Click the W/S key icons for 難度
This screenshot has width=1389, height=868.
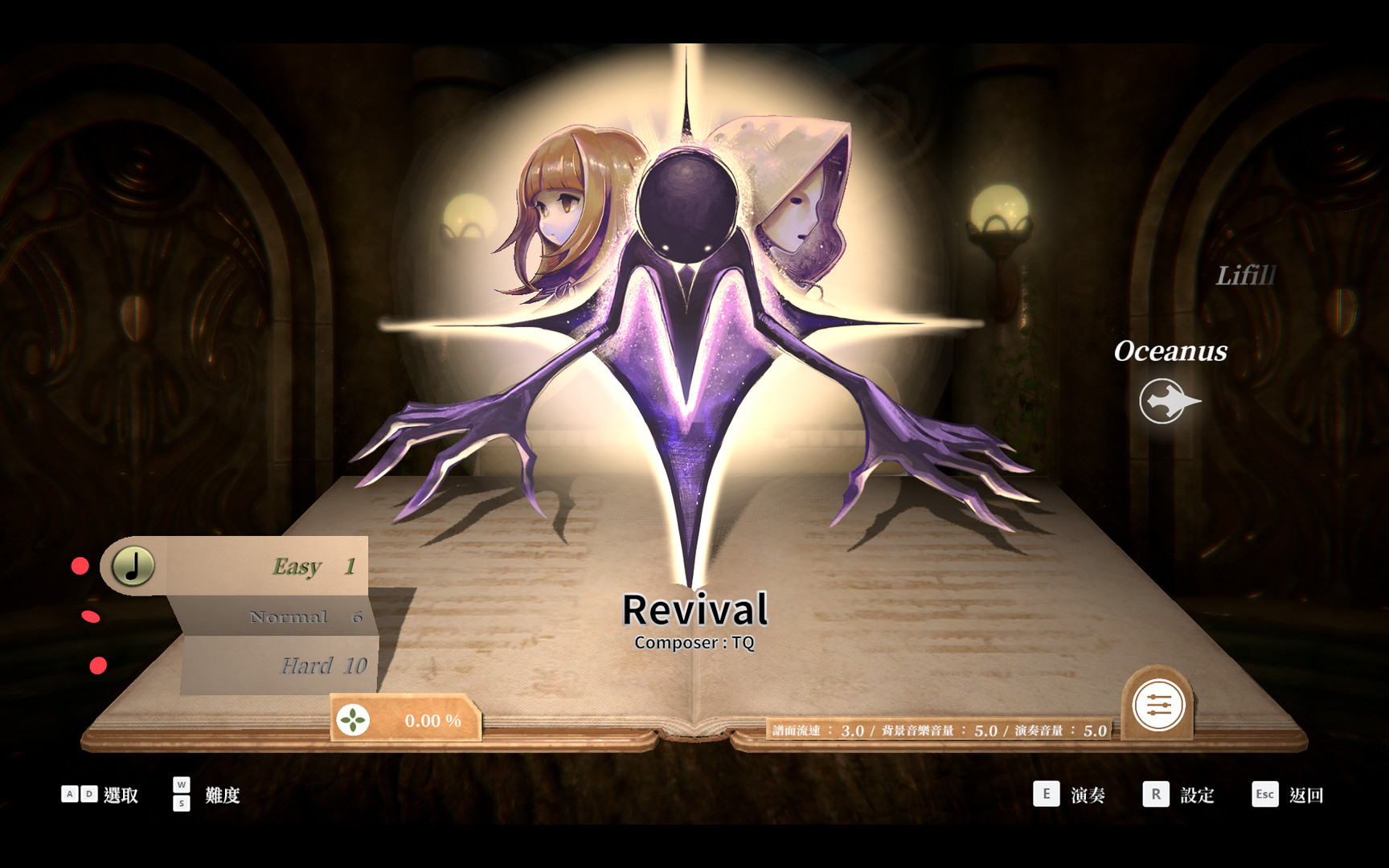(181, 795)
